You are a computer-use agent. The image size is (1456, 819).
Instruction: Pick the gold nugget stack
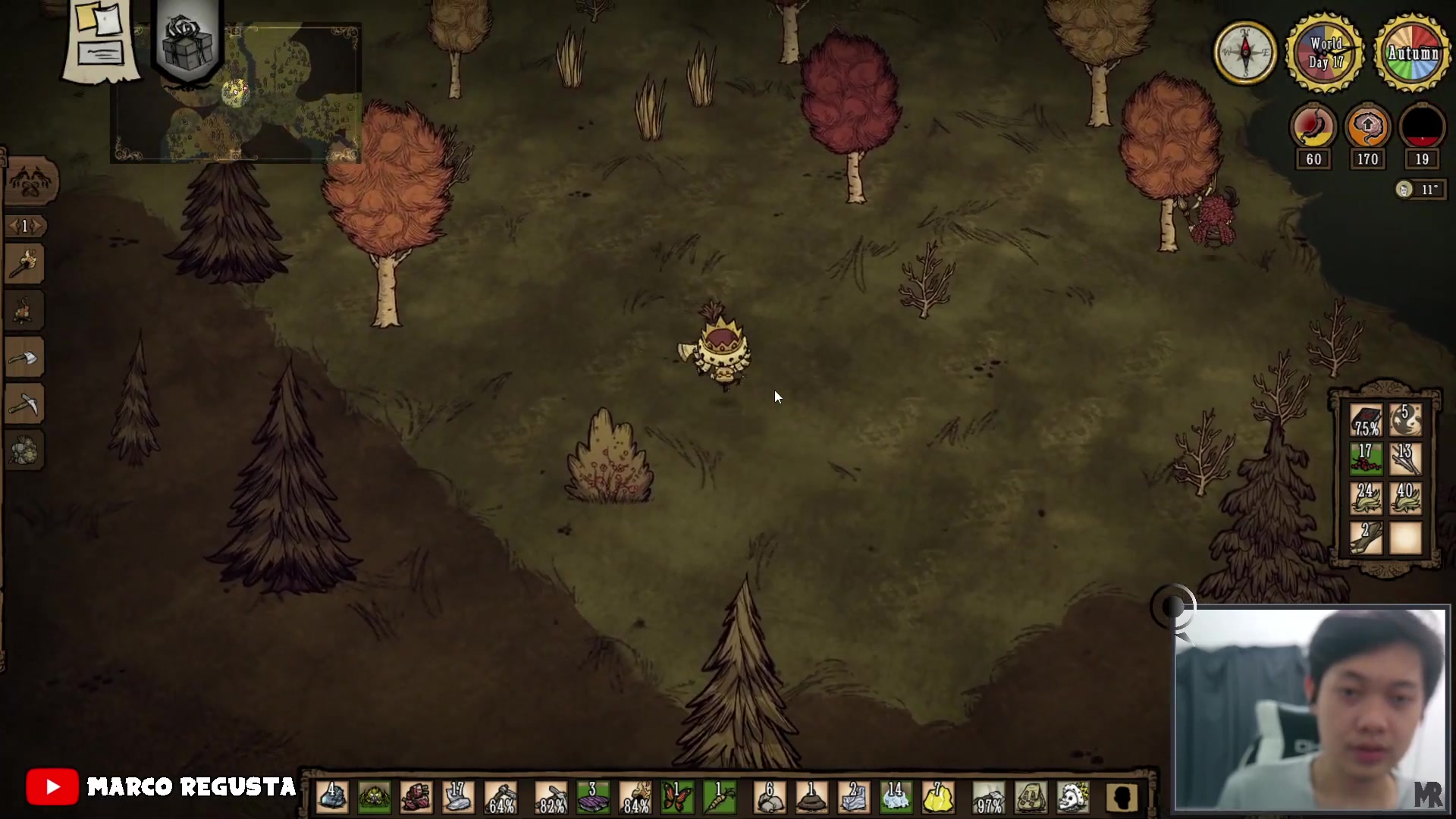pos(937,798)
